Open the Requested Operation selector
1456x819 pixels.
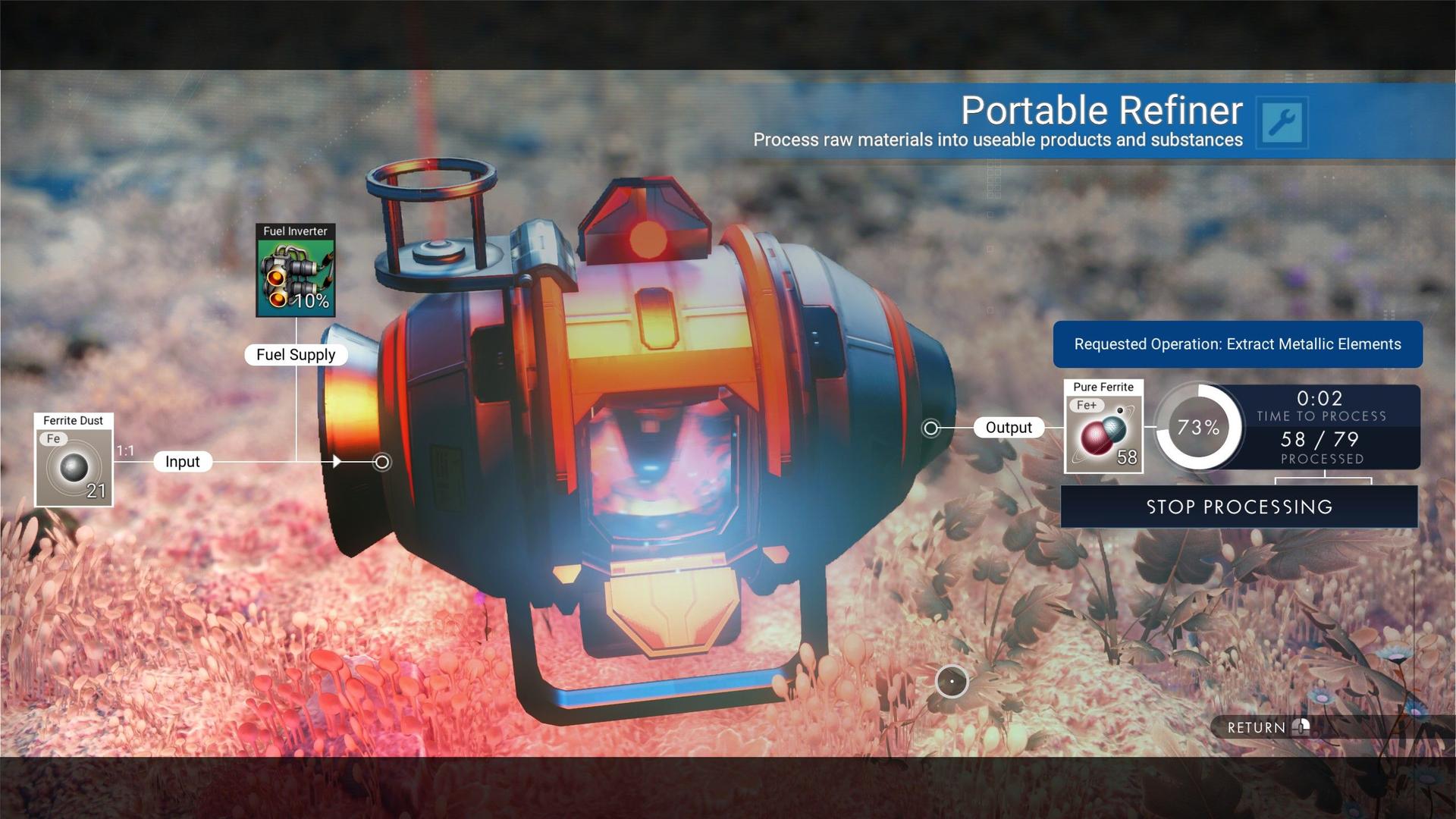[x=1238, y=344]
